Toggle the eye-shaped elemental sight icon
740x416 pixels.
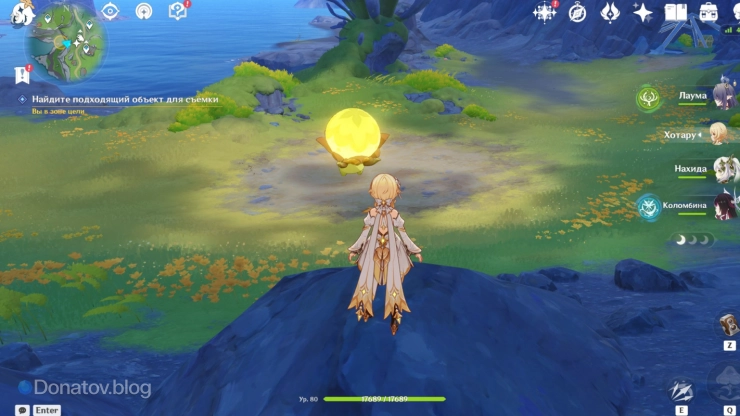(110, 11)
